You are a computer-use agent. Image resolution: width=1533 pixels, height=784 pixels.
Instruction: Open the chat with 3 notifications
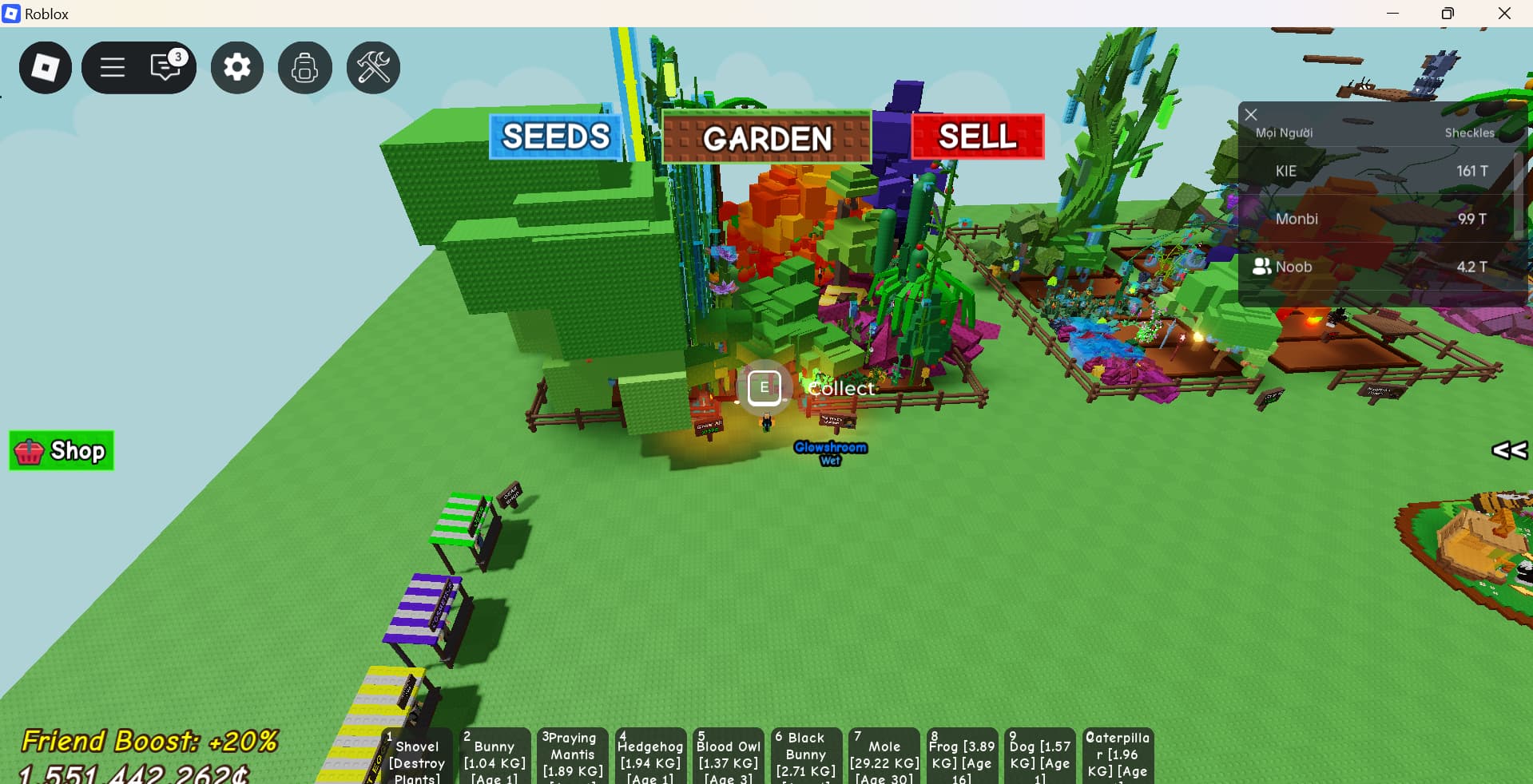point(167,67)
